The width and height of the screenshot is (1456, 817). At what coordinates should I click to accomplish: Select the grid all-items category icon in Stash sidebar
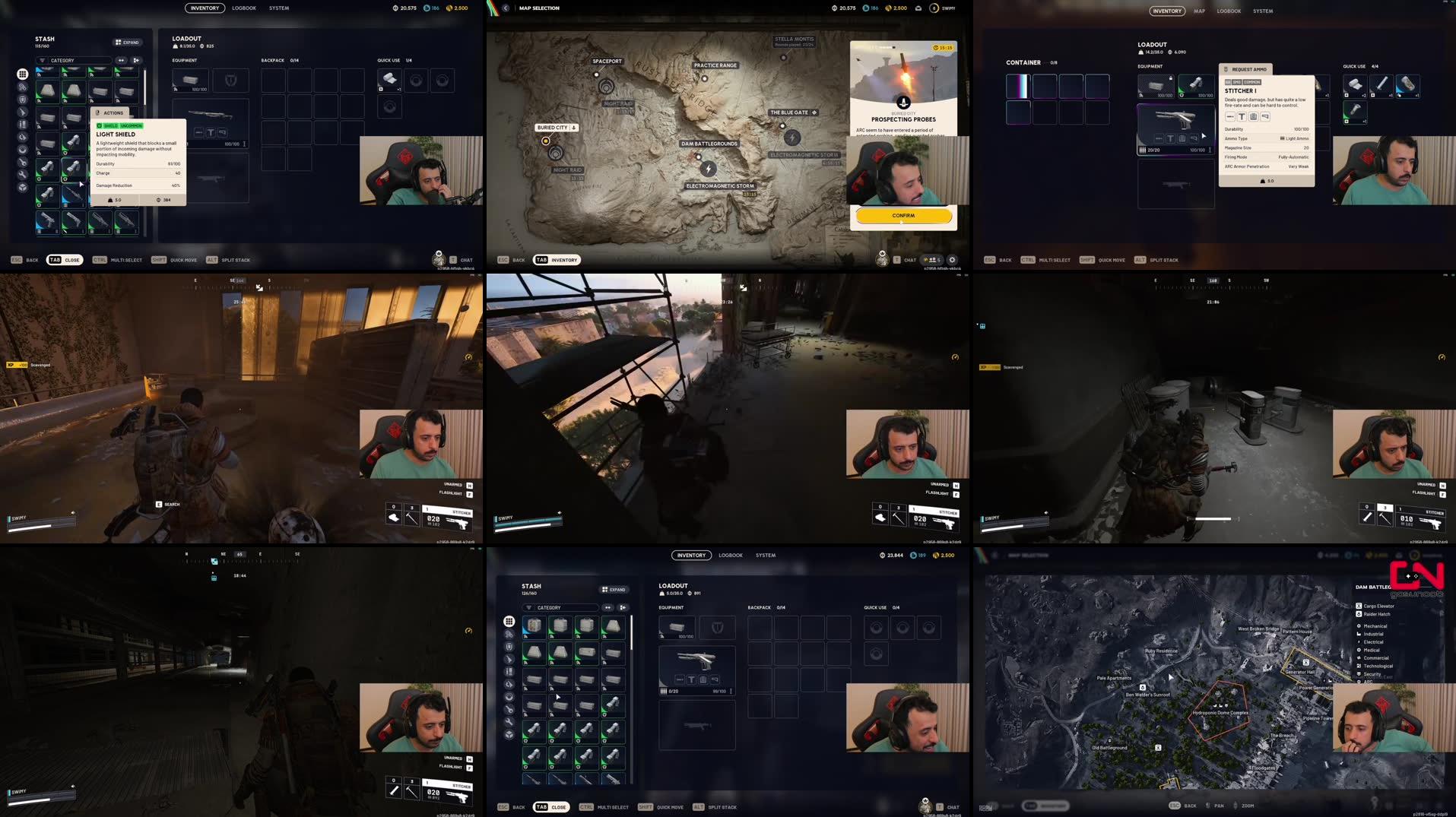point(22,74)
